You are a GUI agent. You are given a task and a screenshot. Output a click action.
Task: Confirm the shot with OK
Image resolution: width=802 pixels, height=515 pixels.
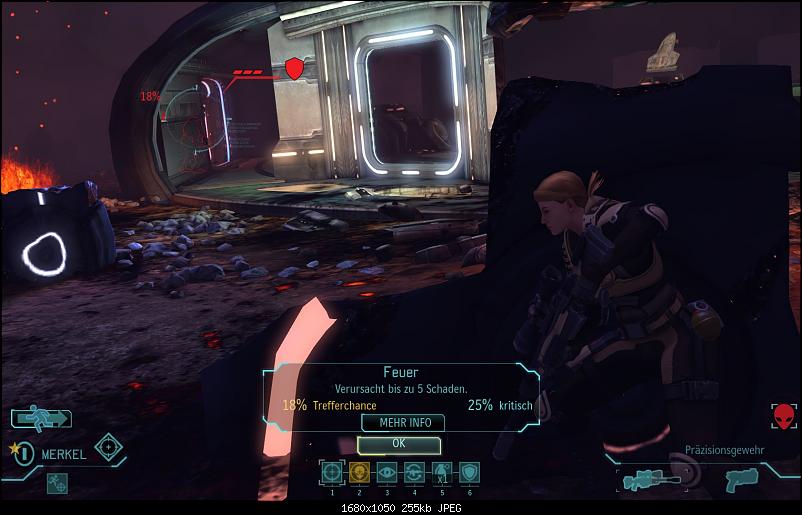pyautogui.click(x=399, y=443)
